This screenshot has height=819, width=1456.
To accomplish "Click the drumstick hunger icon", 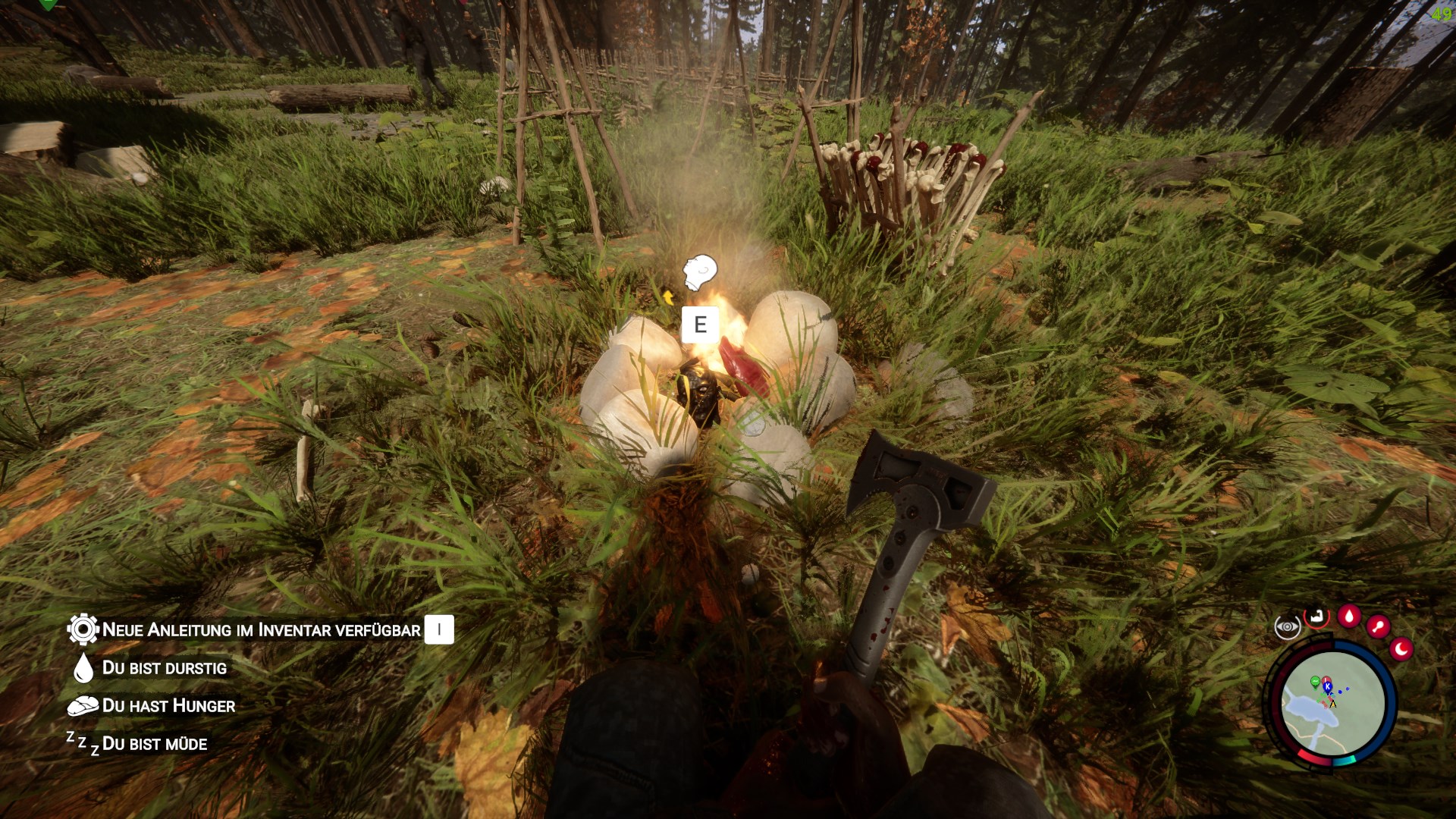I will (x=1378, y=627).
